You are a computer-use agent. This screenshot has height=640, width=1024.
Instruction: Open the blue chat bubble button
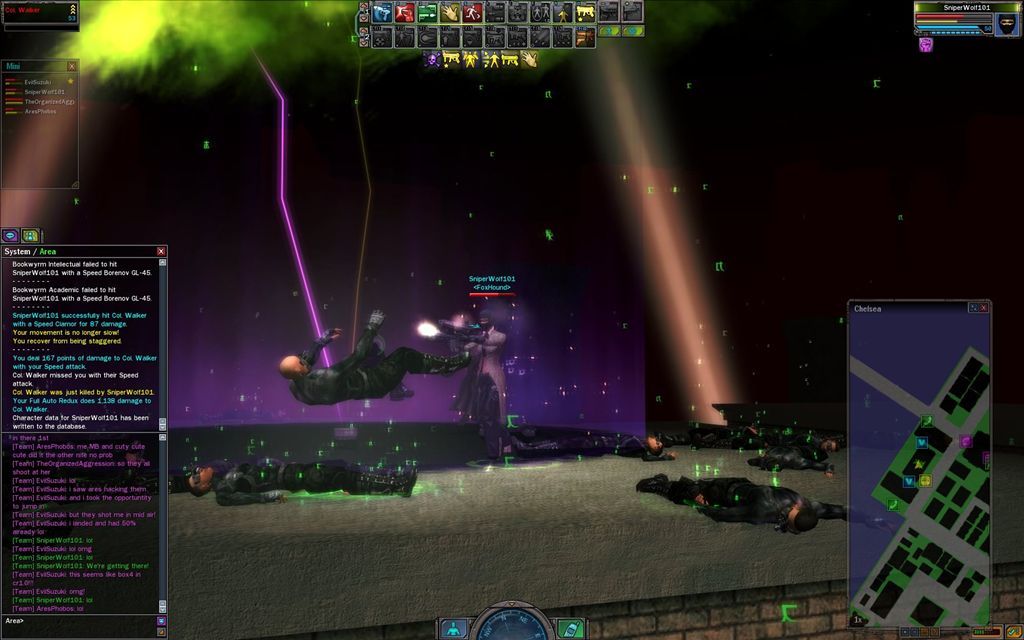pos(10,235)
